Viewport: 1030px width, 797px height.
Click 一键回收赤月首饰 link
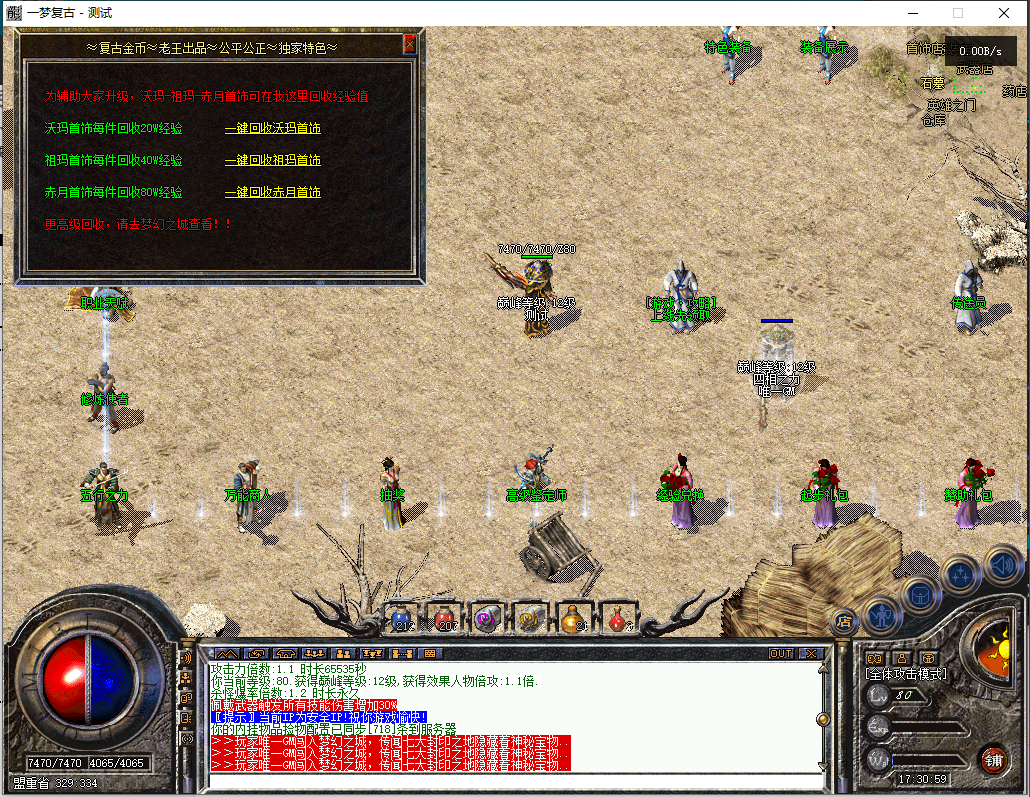click(272, 192)
